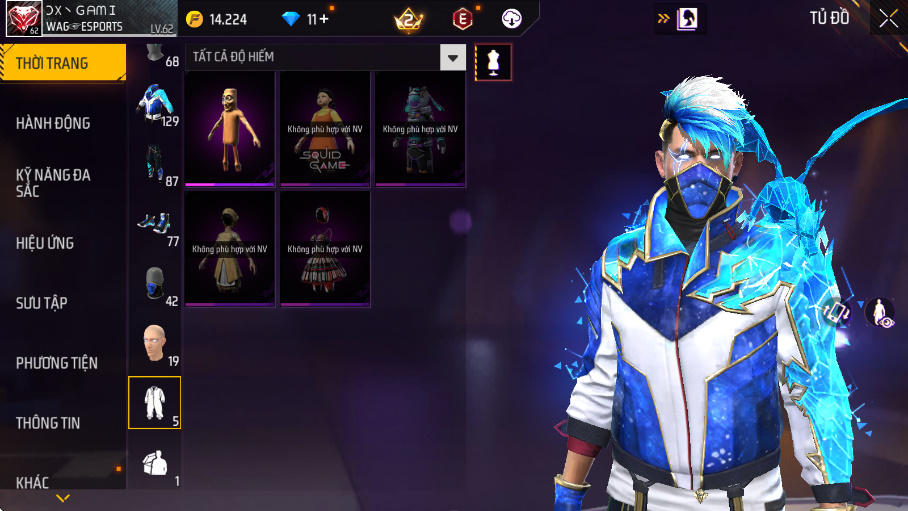Image resolution: width=908 pixels, height=511 pixels.
Task: Switch to Phương Tiện tab
Action: (x=57, y=363)
